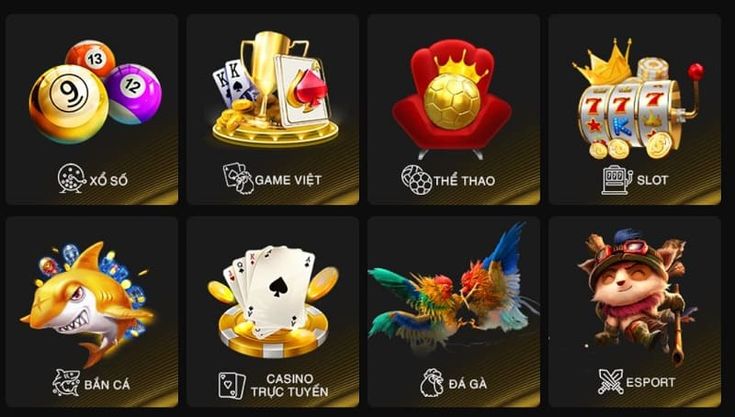Viewport: 735px width, 417px height.
Task: Choose the Đá Gà cockfighting tile
Action: pos(454,310)
